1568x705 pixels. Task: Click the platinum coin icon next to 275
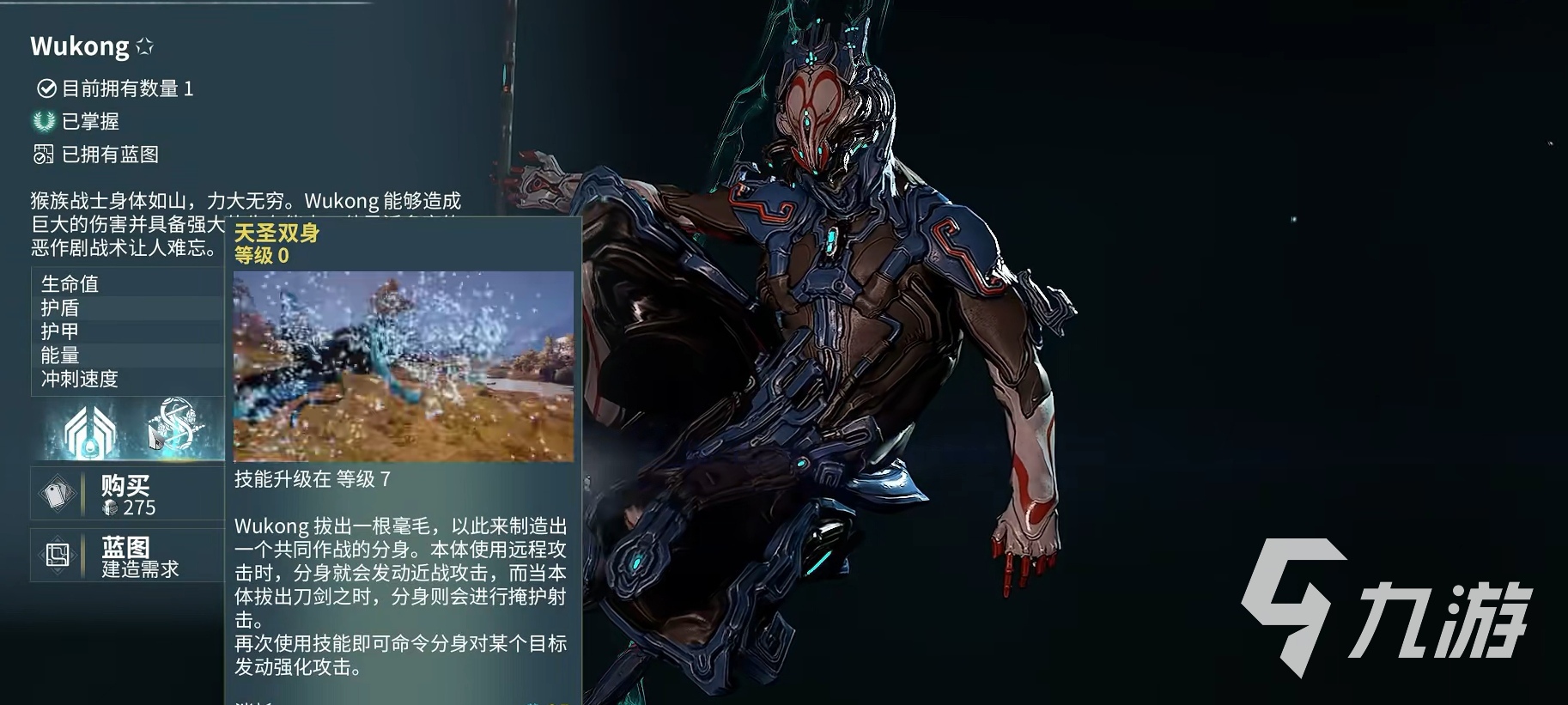(x=110, y=507)
